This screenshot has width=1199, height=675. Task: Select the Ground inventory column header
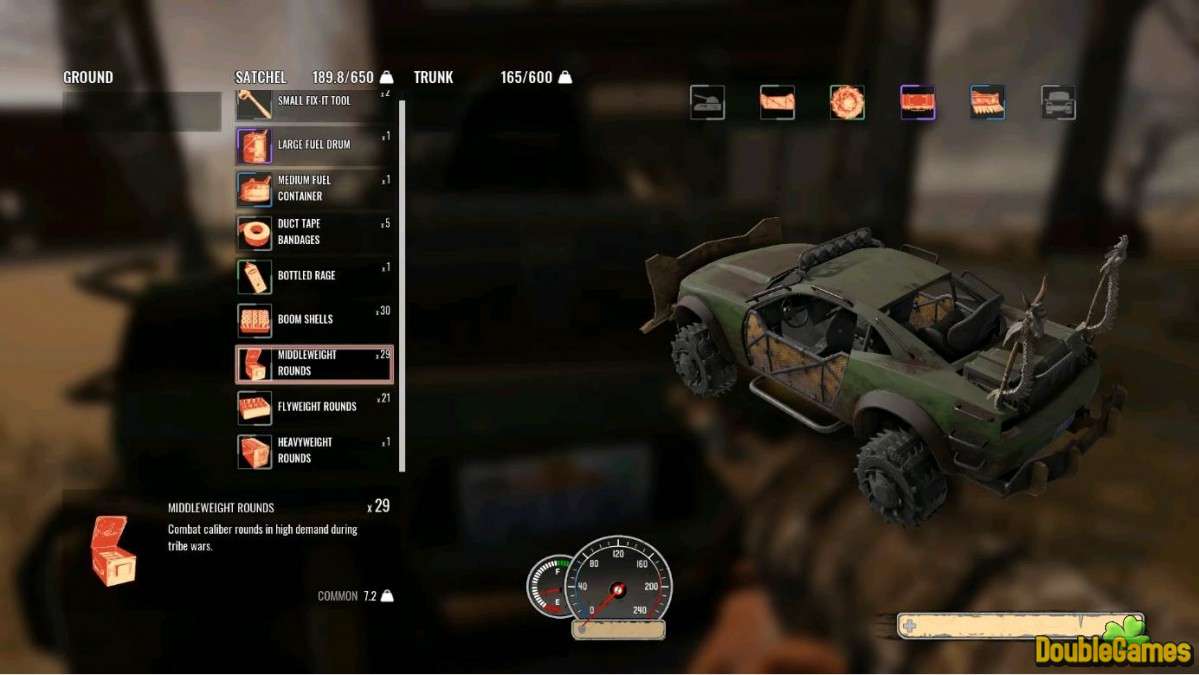(x=88, y=77)
